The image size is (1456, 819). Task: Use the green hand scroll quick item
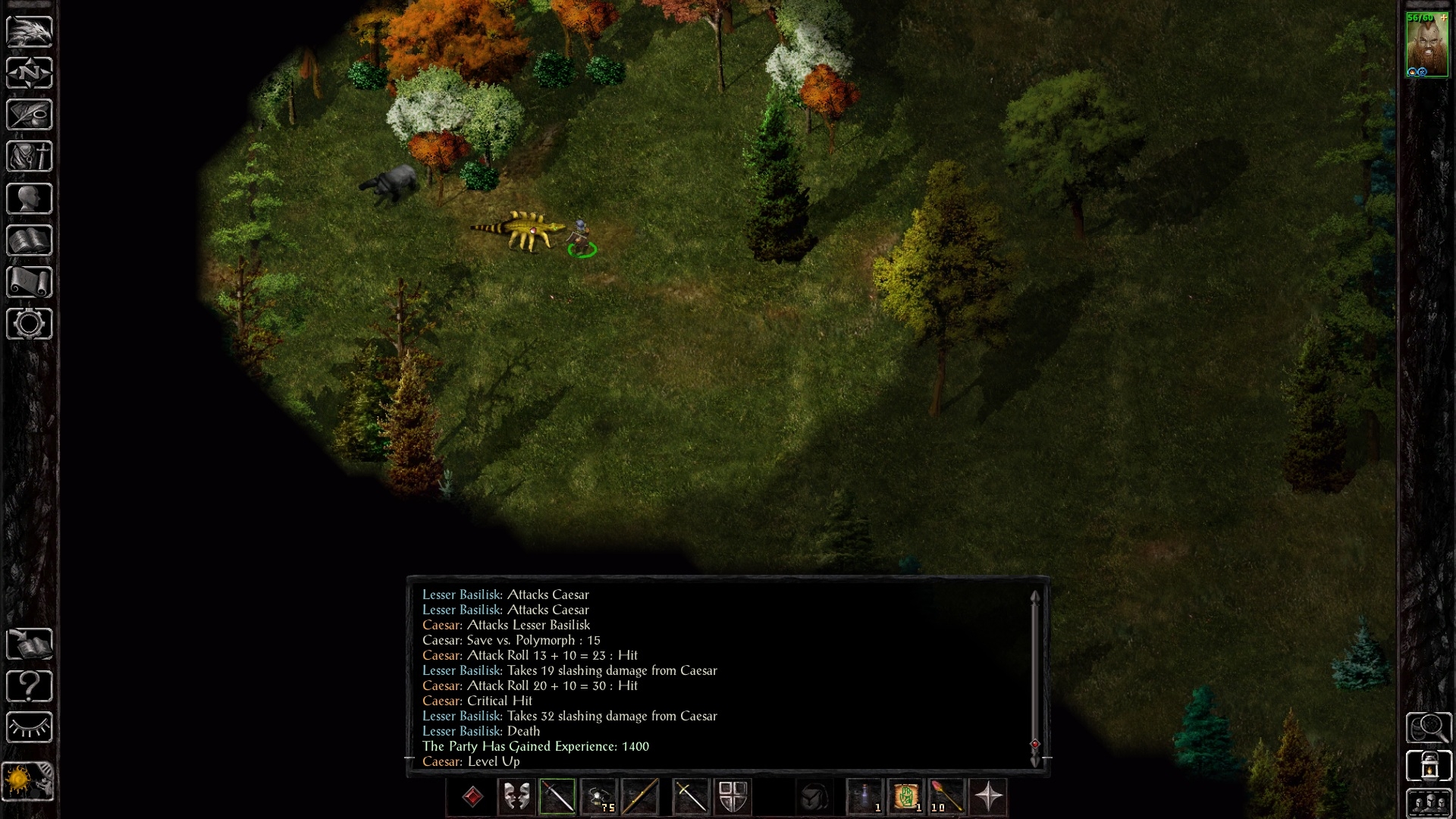click(905, 797)
